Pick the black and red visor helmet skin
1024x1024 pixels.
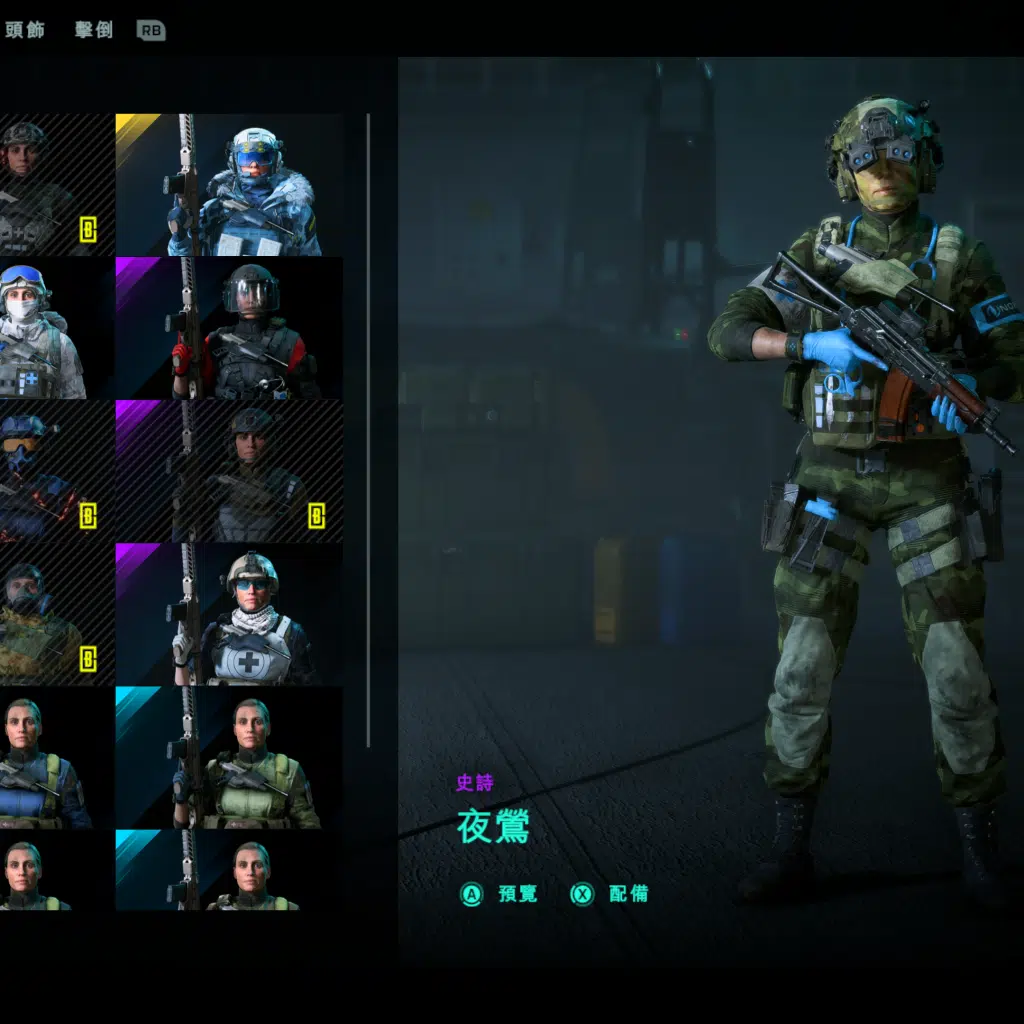click(x=229, y=328)
